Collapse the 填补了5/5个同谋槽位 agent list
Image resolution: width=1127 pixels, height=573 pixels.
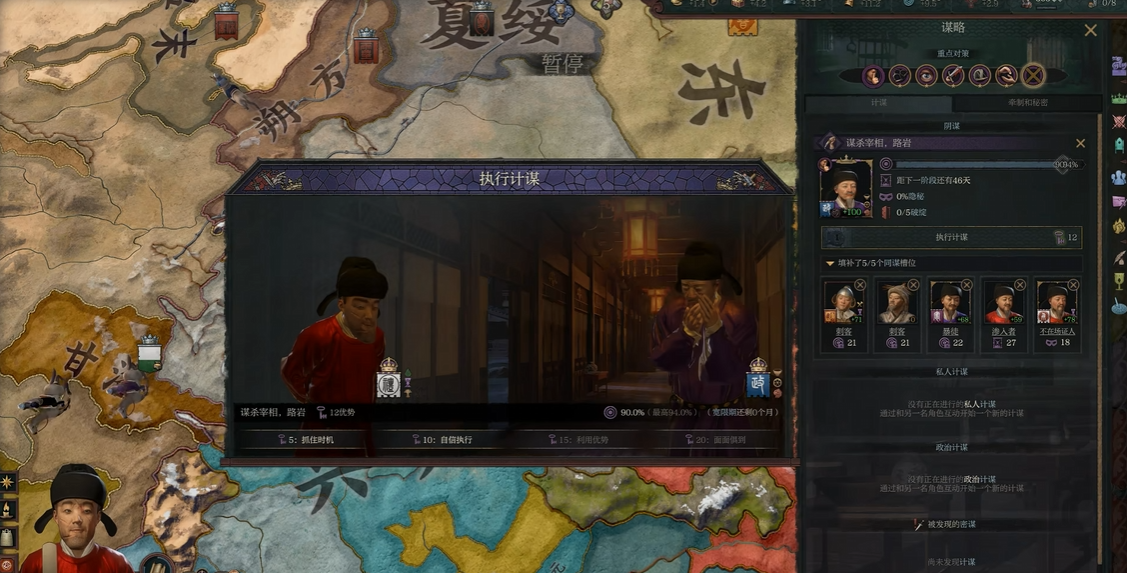(x=830, y=264)
